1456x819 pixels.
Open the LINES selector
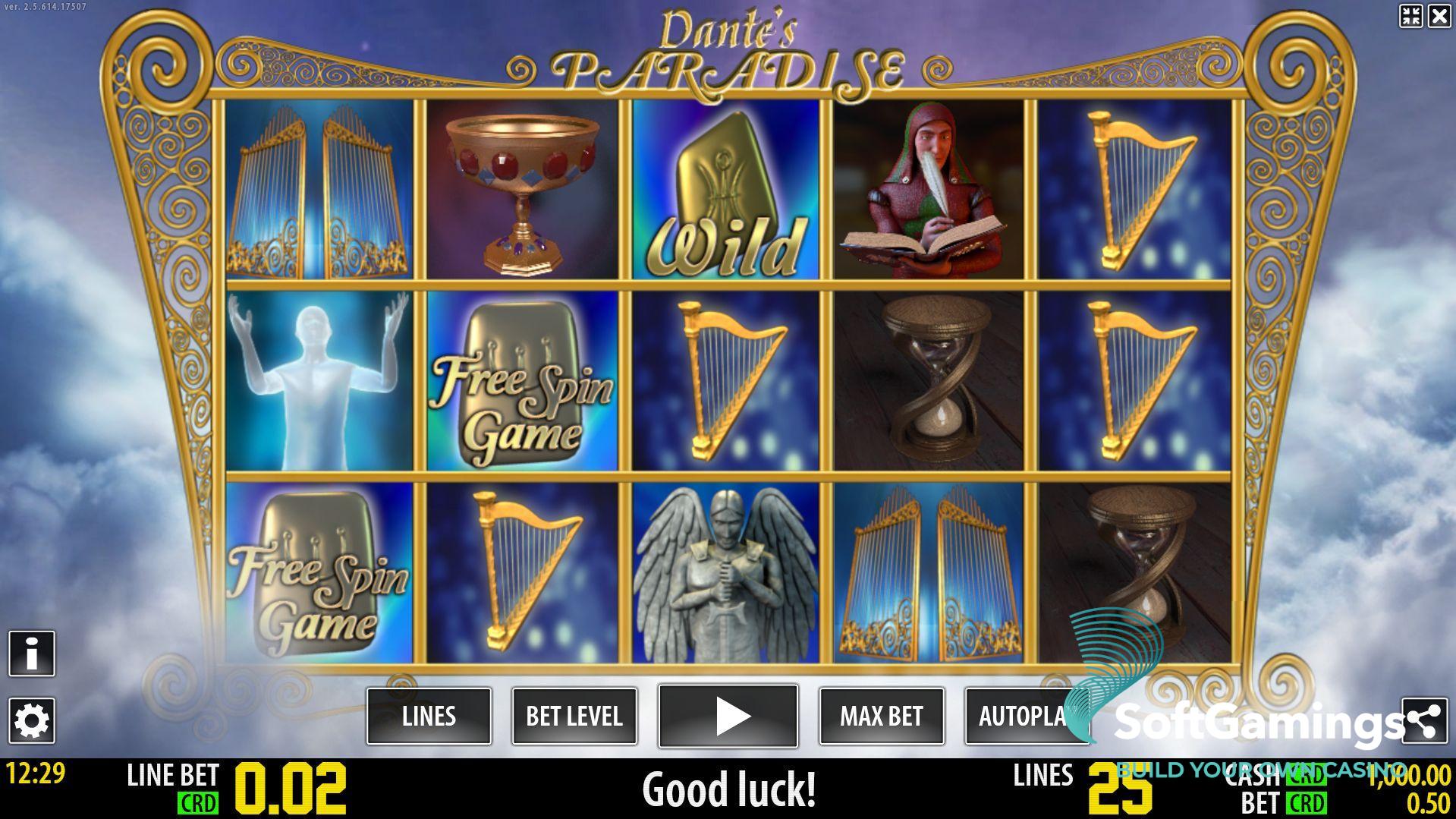tap(429, 716)
